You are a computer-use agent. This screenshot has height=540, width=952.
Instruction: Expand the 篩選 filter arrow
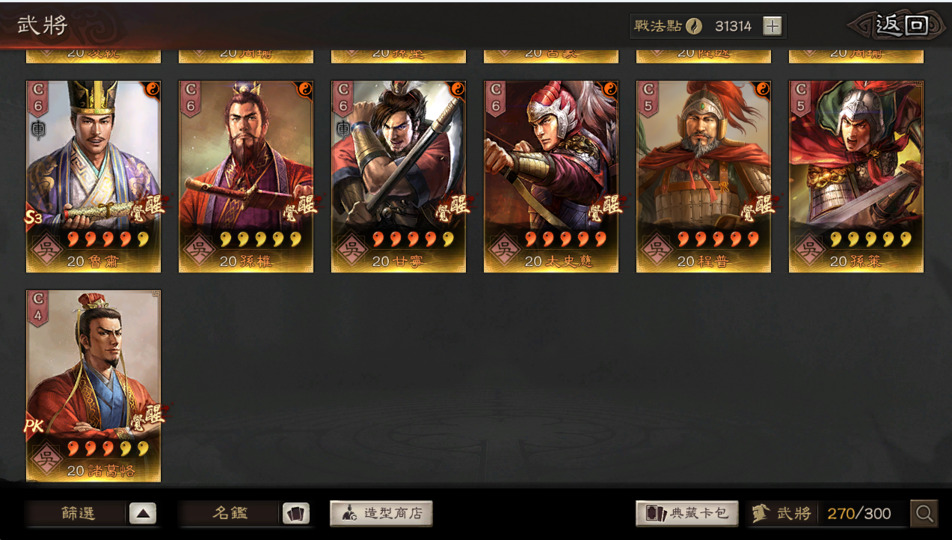point(143,514)
